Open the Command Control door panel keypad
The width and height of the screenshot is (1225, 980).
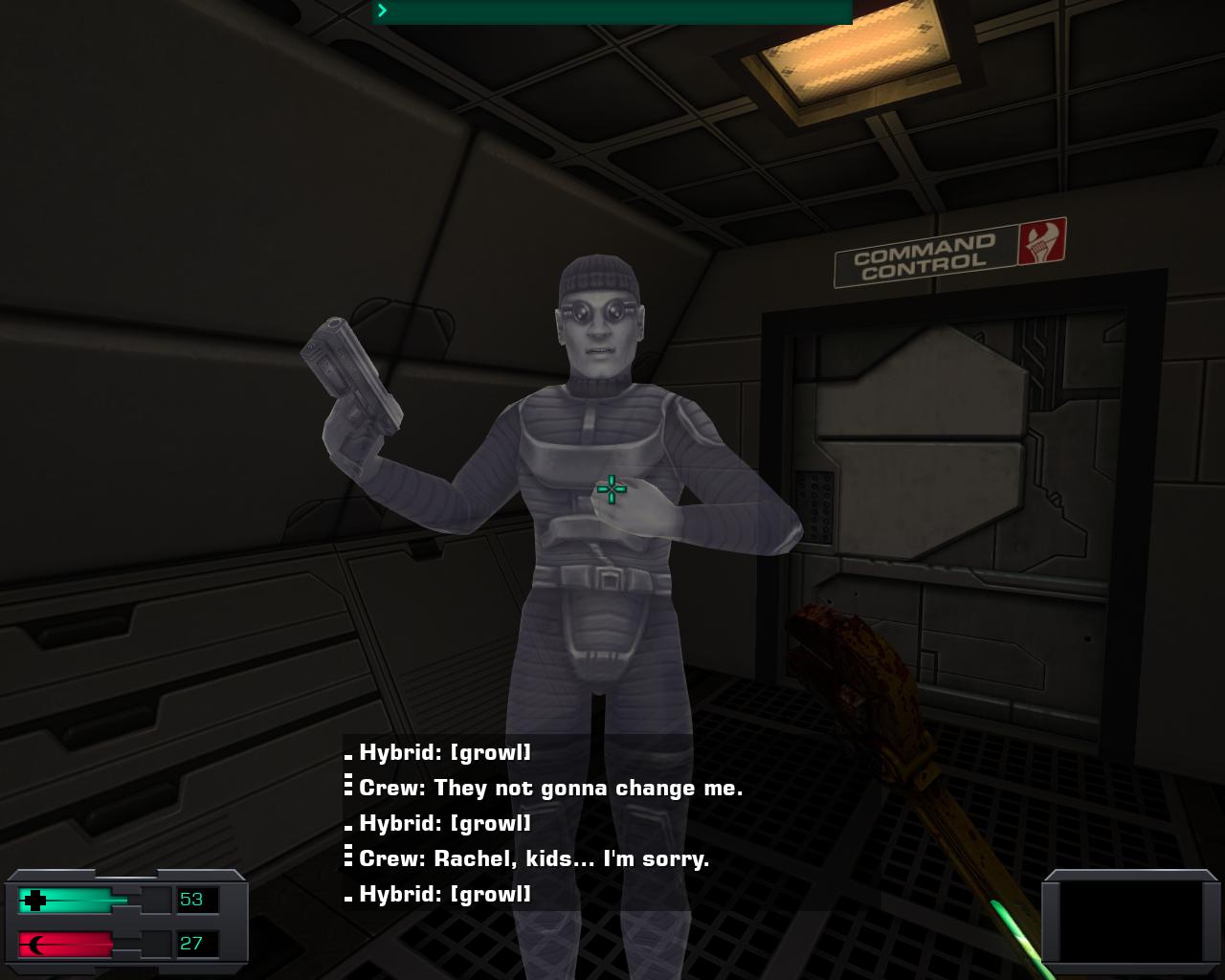pos(815,507)
